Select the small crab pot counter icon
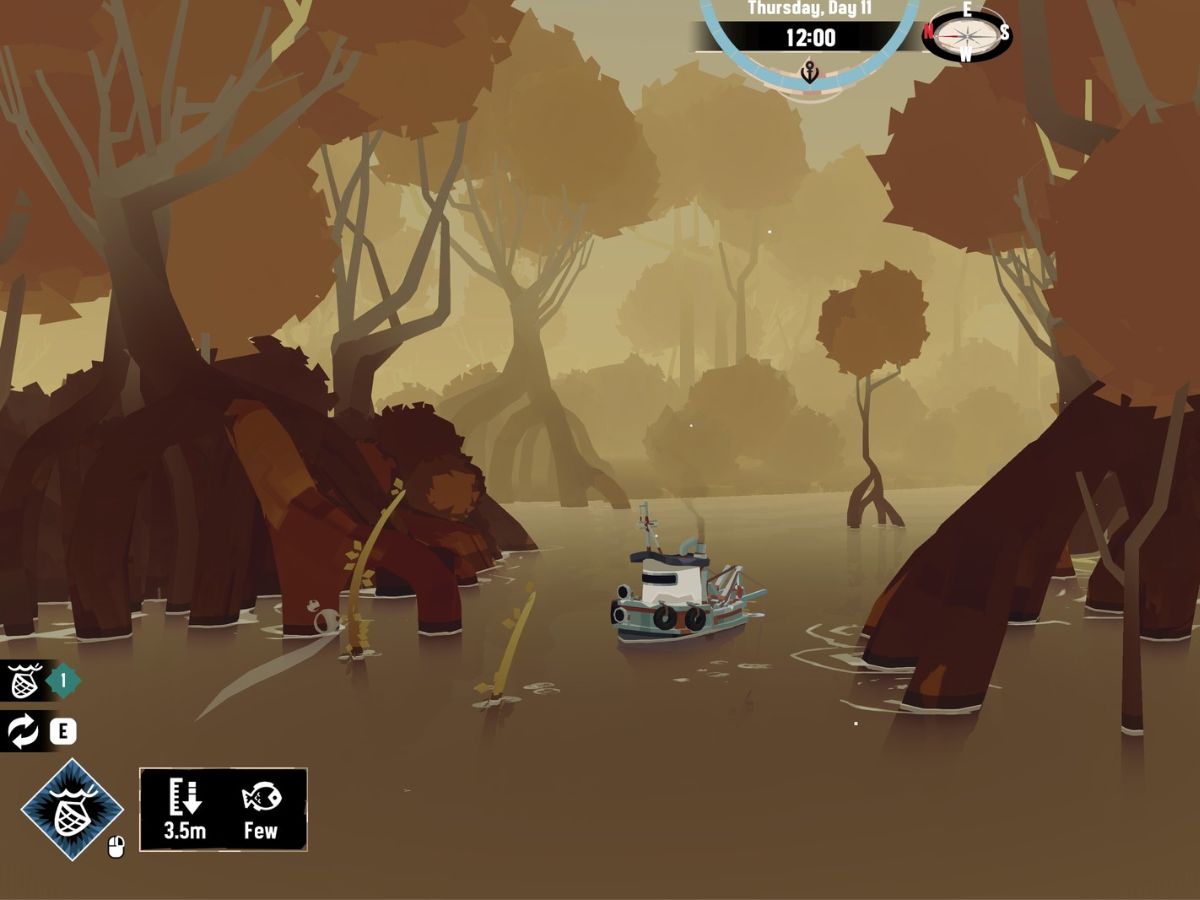Image resolution: width=1200 pixels, height=900 pixels. pyautogui.click(x=23, y=682)
